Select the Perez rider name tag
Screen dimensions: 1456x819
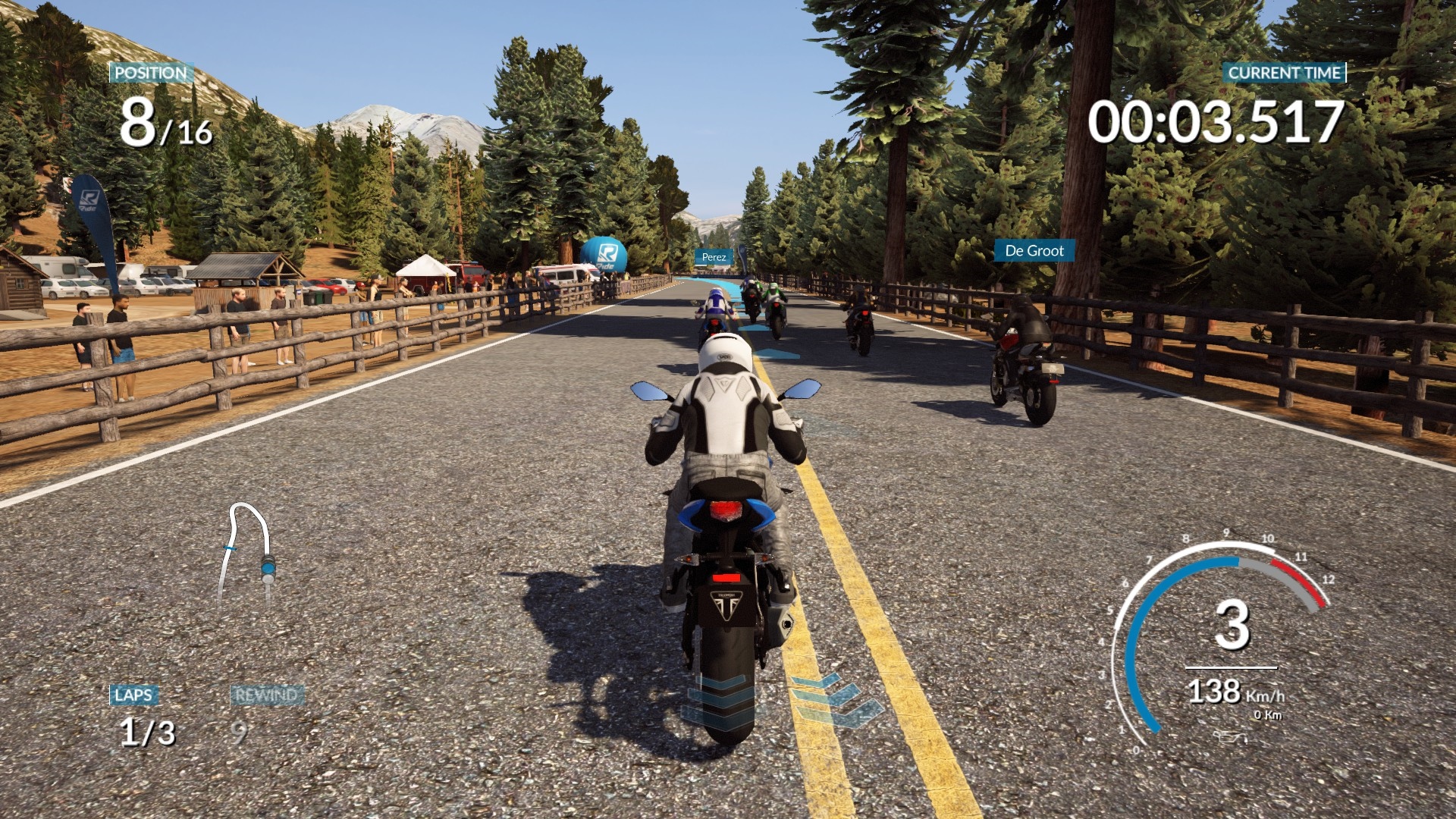(714, 257)
